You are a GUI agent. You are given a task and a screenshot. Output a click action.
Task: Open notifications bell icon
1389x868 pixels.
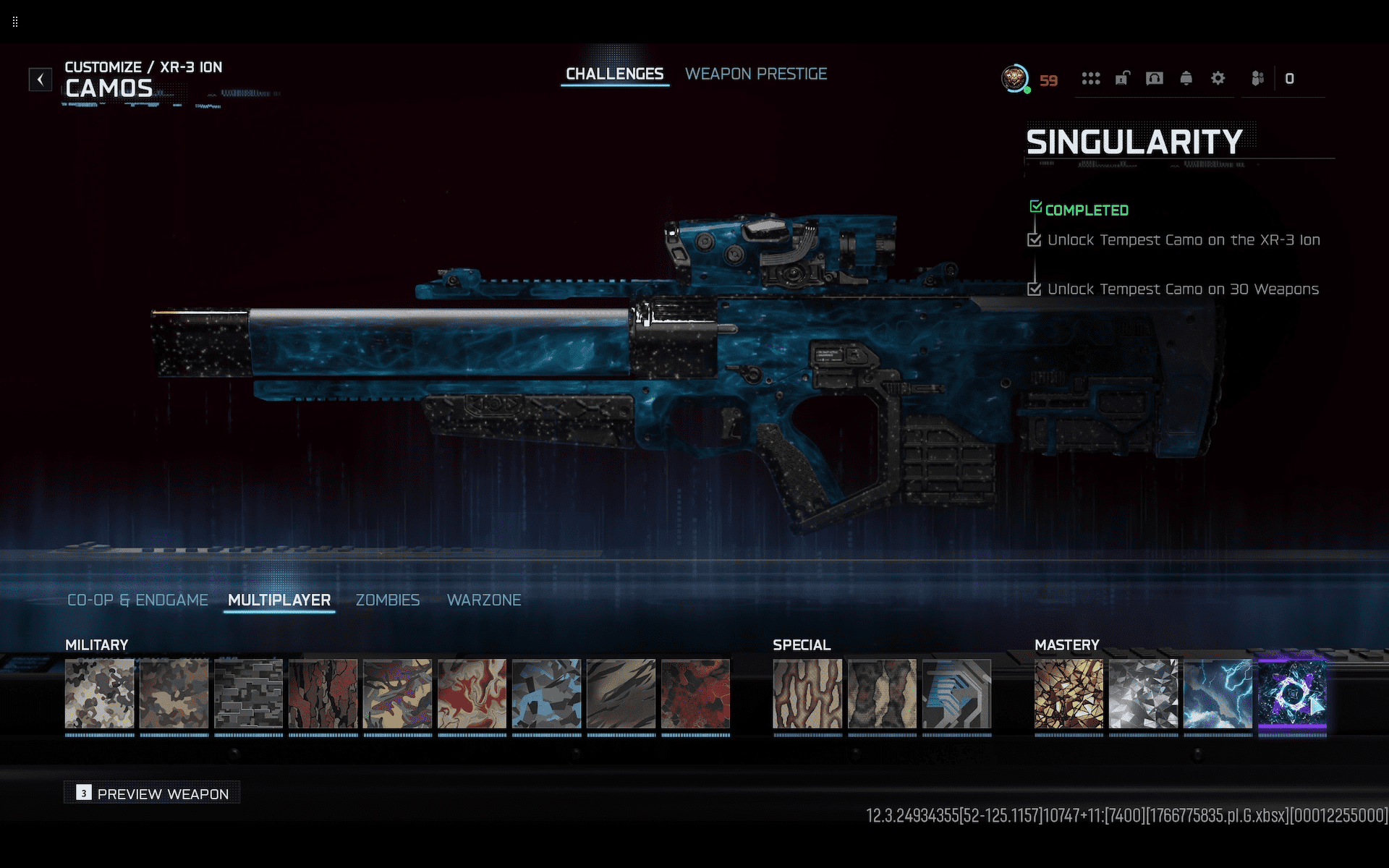pos(1186,78)
